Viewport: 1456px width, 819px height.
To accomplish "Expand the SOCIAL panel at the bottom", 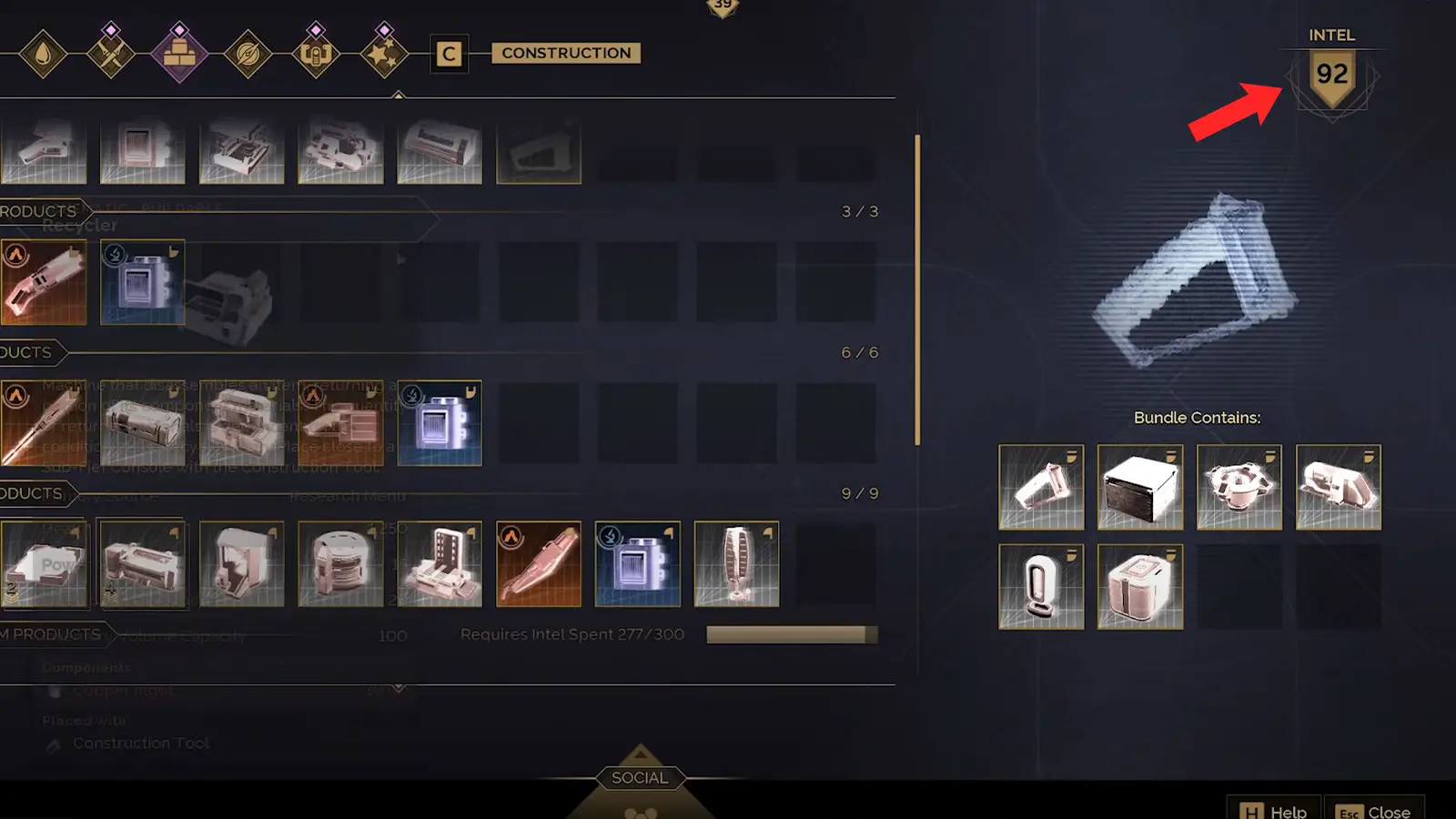I will click(x=639, y=778).
